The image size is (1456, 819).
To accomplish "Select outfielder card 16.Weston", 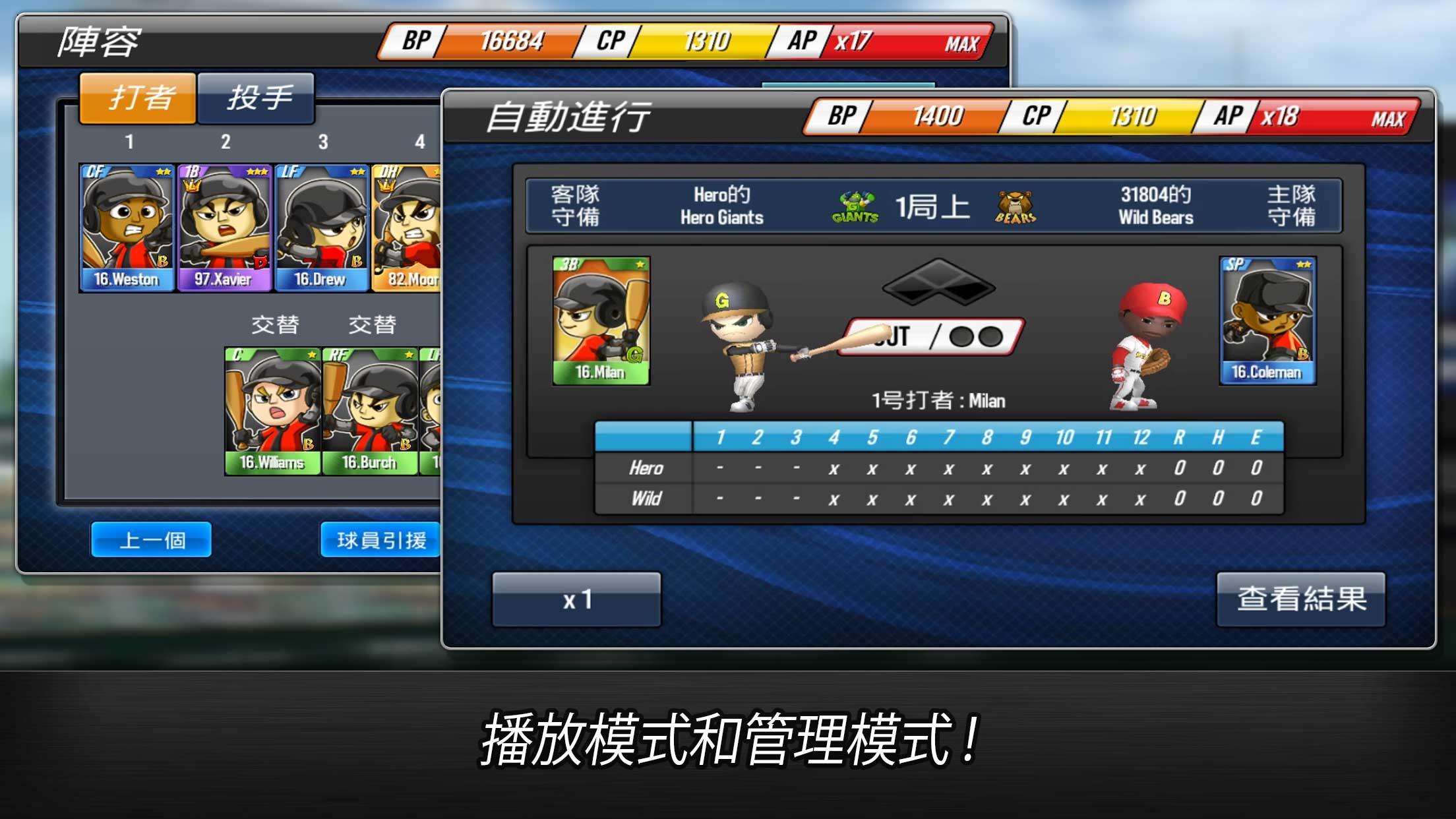I will pos(126,229).
